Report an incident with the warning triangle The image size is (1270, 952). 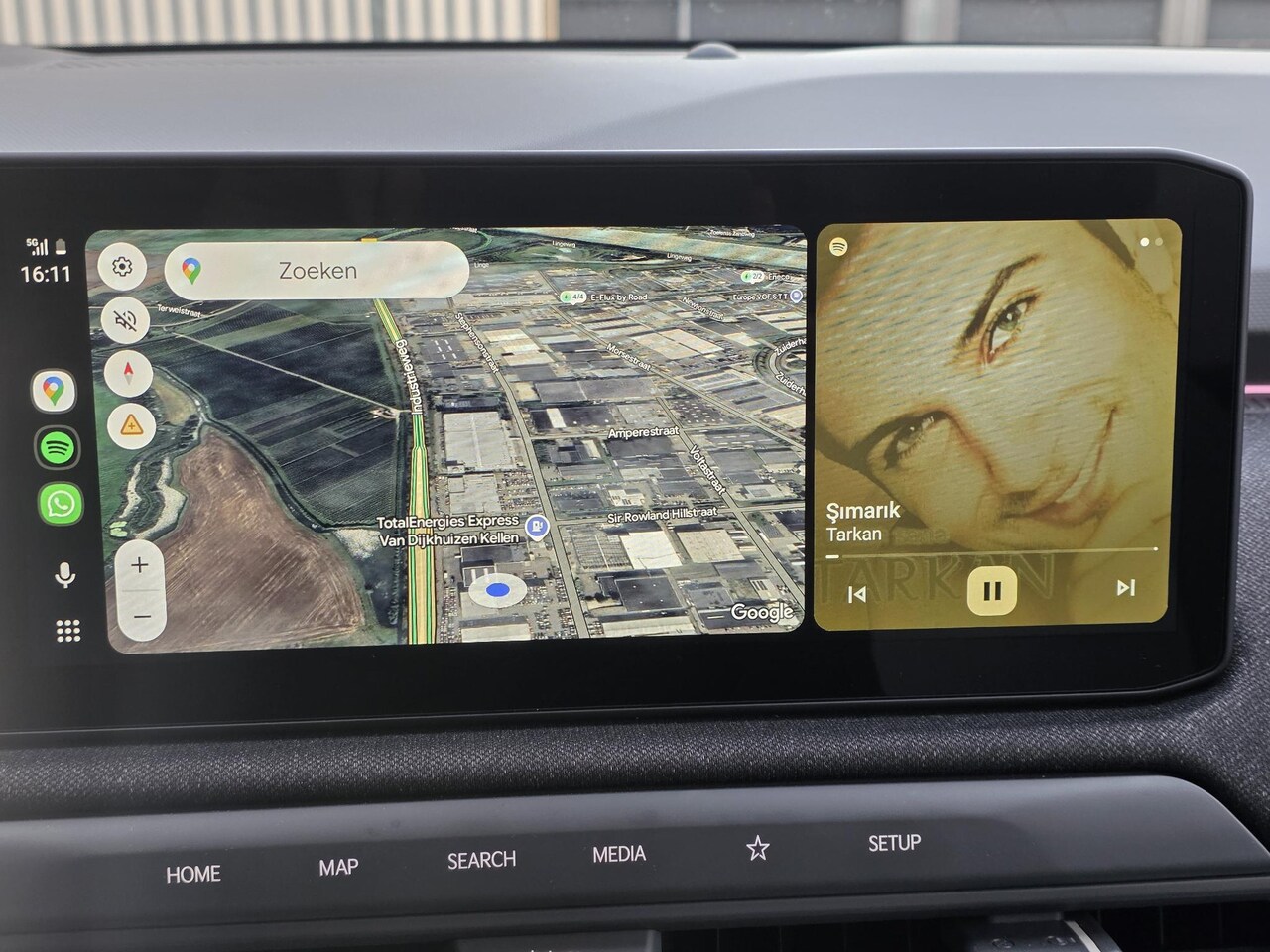(130, 425)
